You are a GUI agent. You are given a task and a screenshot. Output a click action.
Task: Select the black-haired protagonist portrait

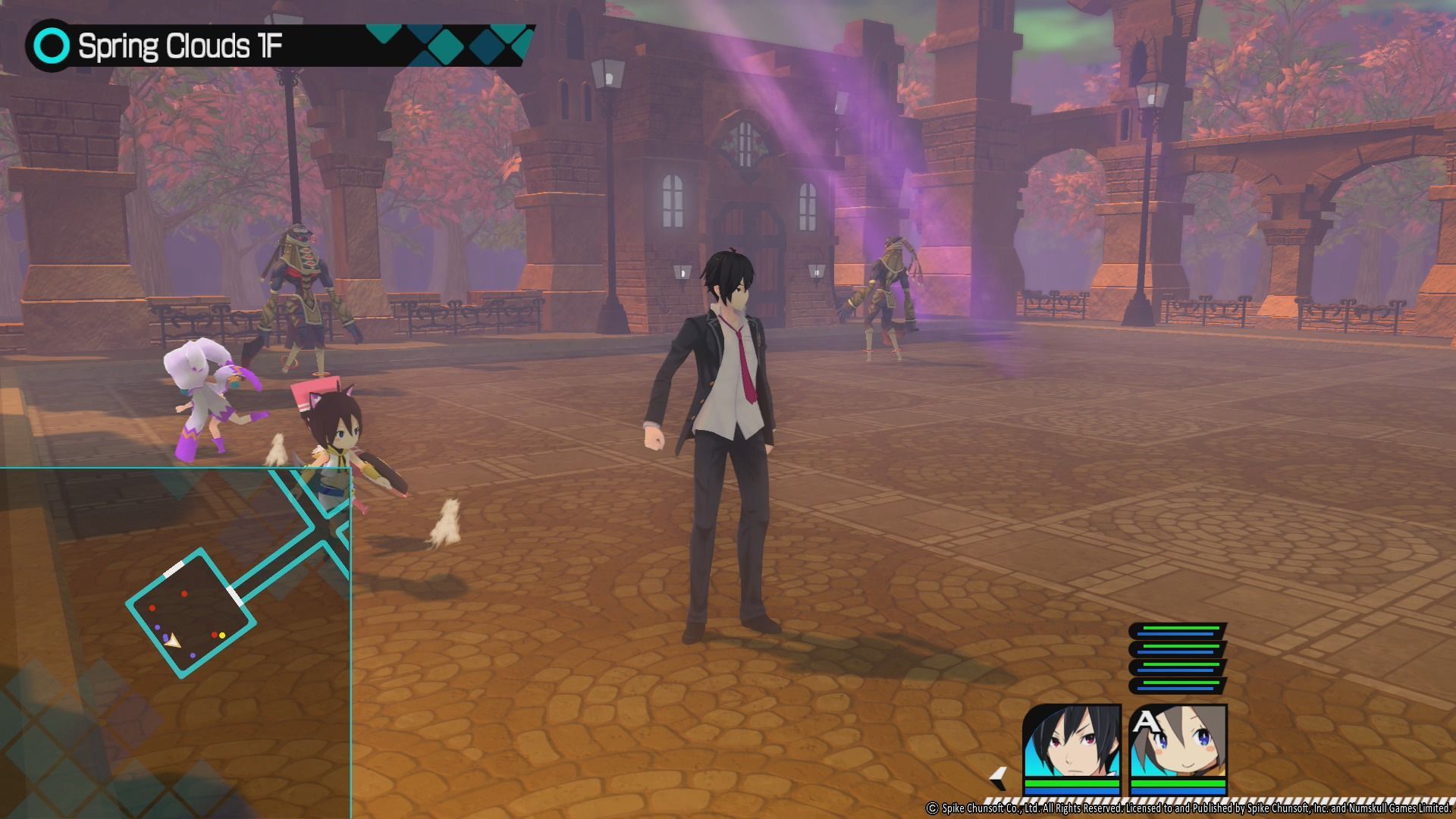click(x=1071, y=740)
